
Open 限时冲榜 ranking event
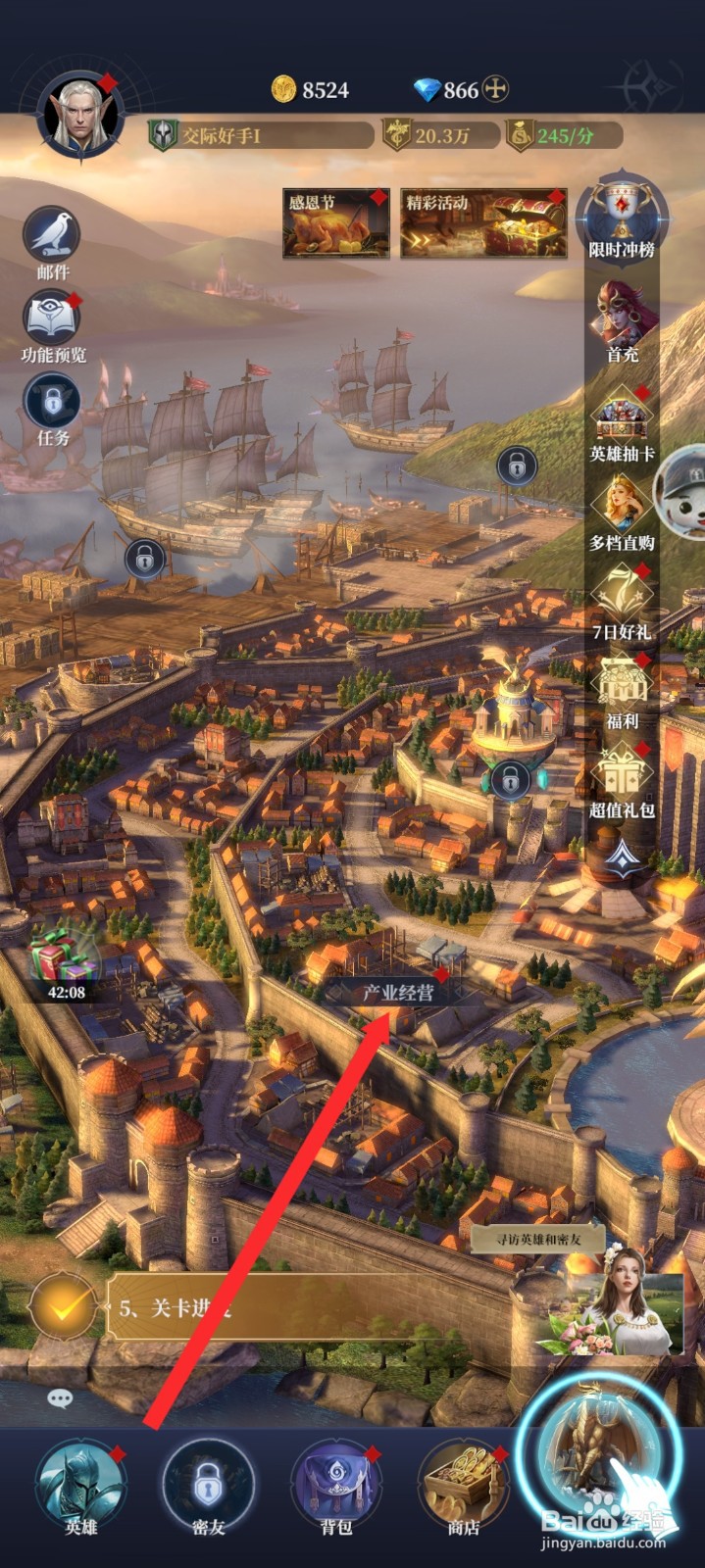tap(622, 218)
